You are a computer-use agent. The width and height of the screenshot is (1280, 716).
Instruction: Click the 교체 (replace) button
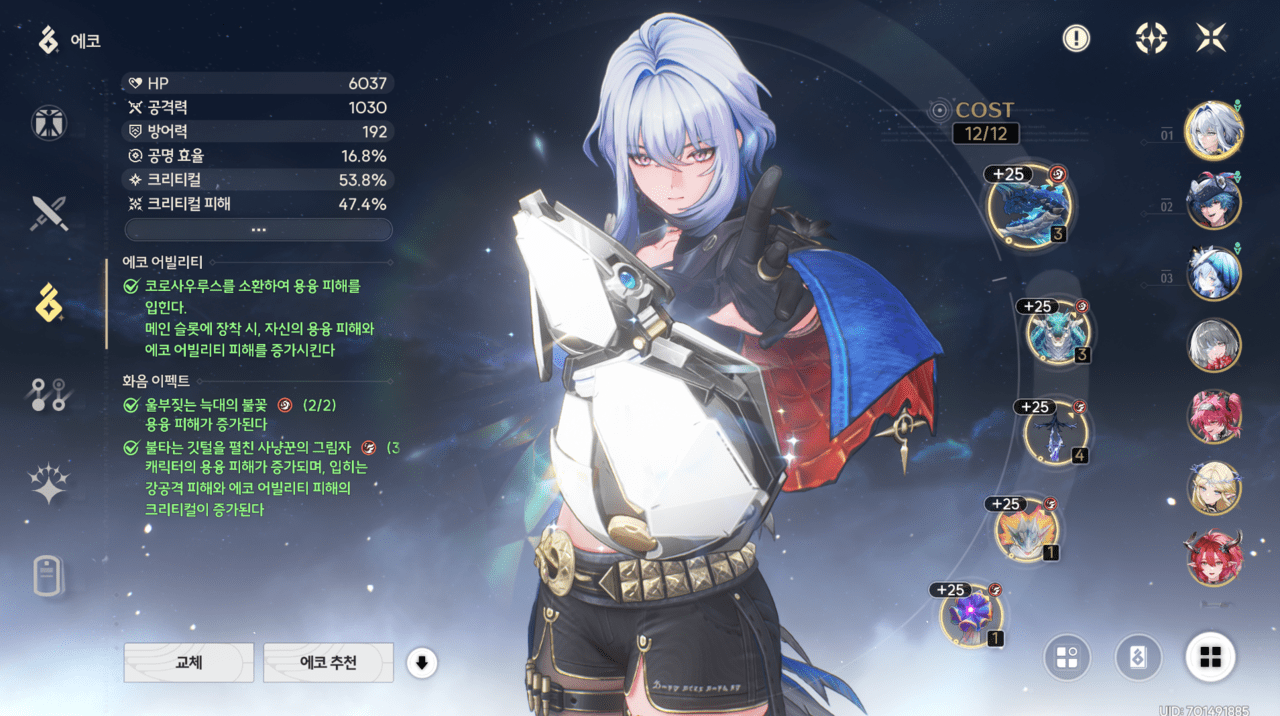(x=189, y=662)
